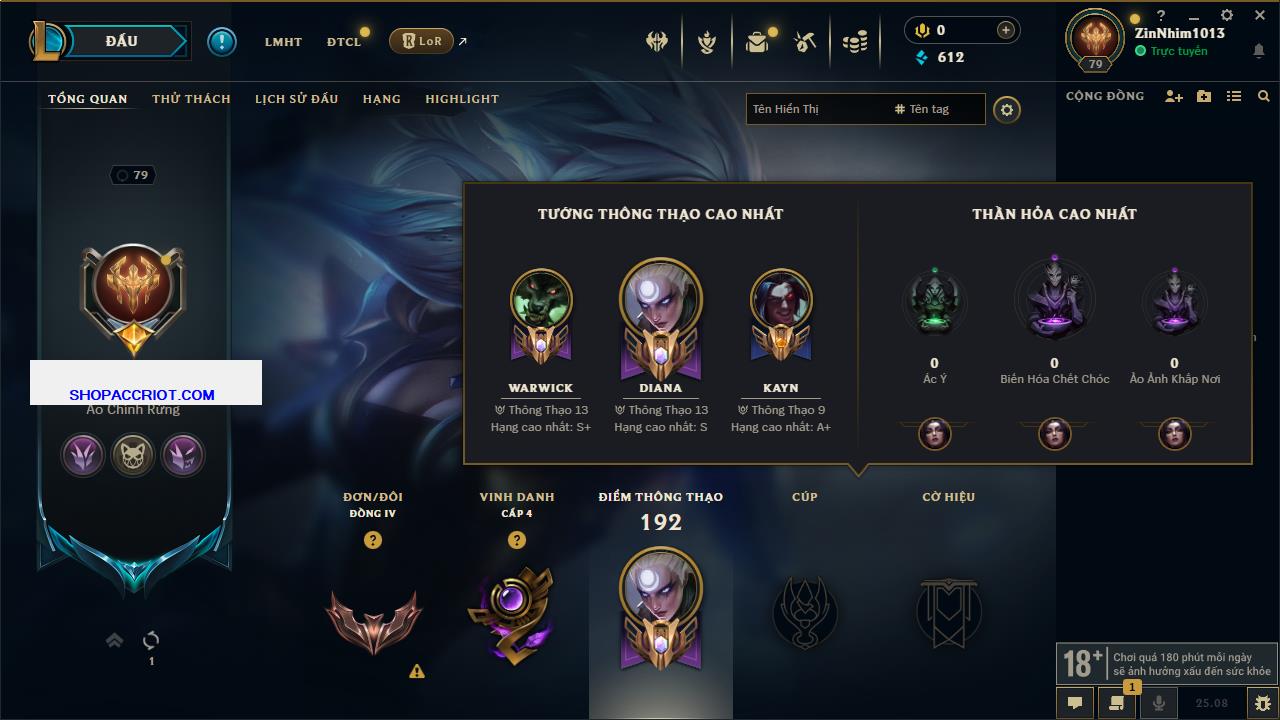Open the LMHT game tab

click(x=283, y=42)
